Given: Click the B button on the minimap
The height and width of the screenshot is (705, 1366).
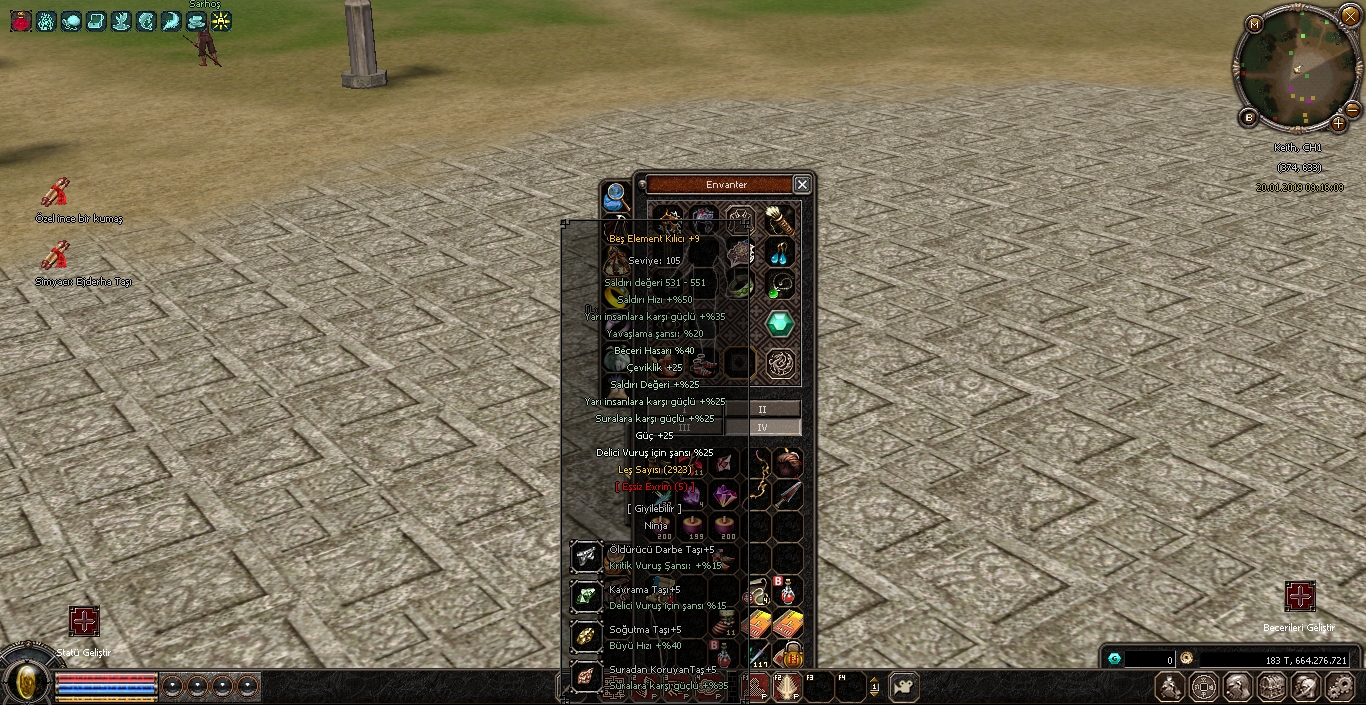Looking at the screenshot, I should click(x=1248, y=117).
